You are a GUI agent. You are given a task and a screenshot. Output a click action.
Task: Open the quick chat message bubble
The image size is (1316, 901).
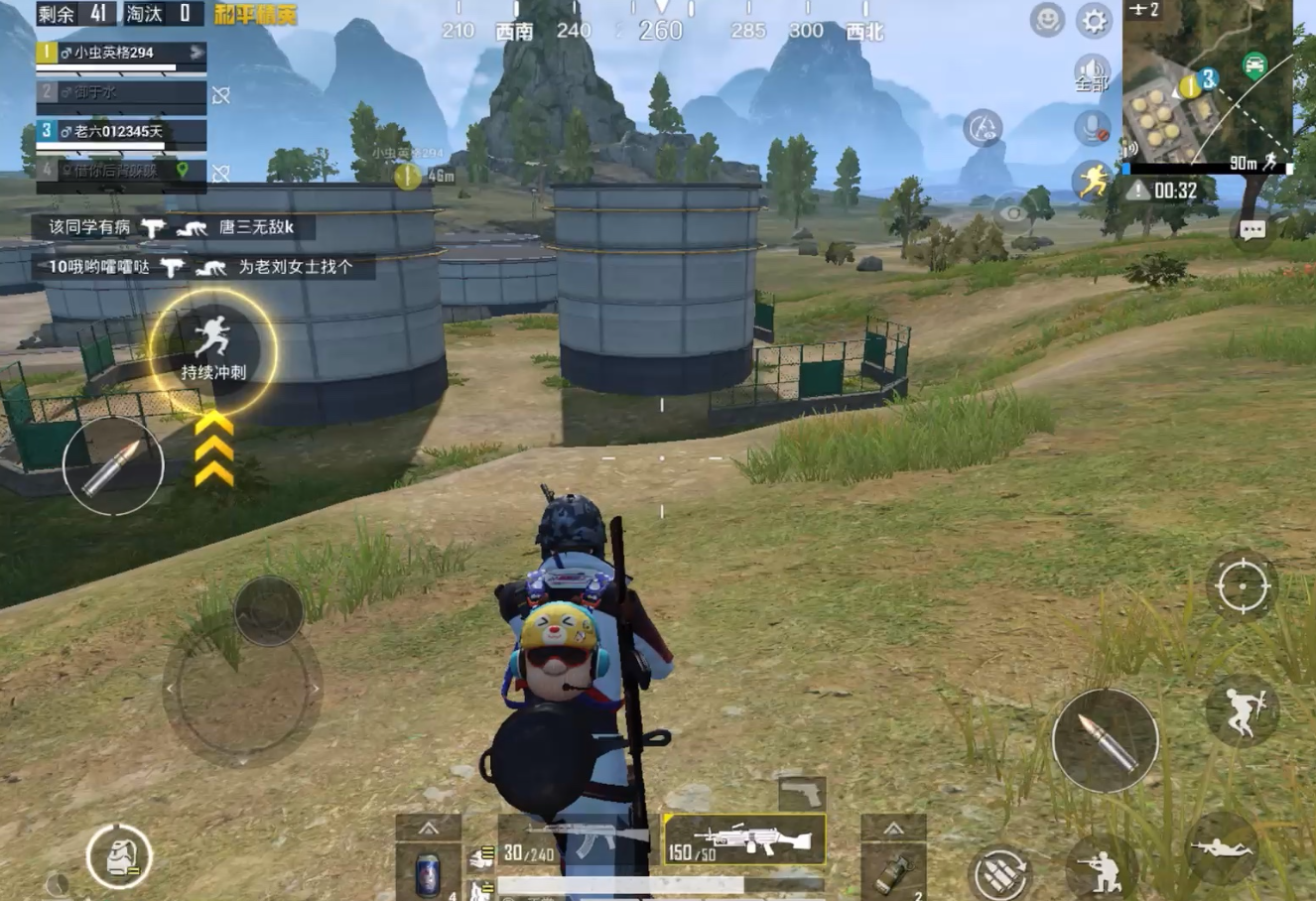click(x=1251, y=230)
